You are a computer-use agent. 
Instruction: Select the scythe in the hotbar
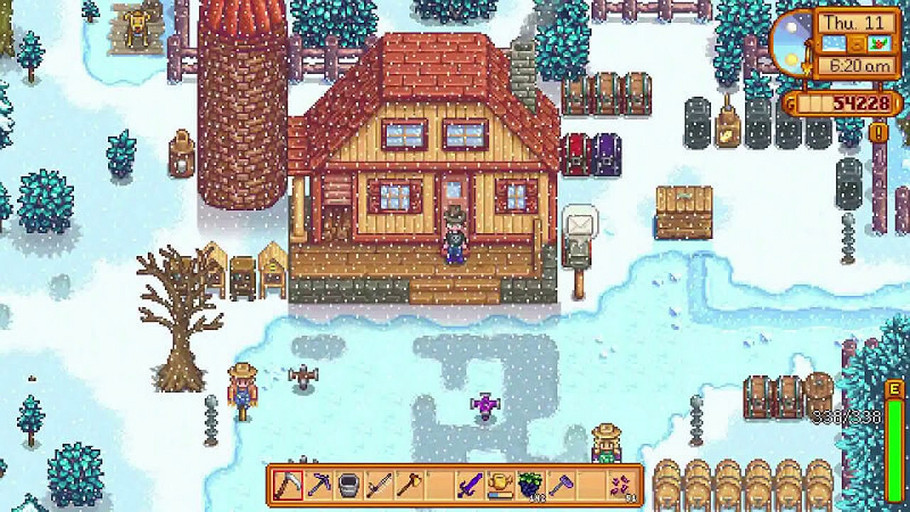point(289,485)
